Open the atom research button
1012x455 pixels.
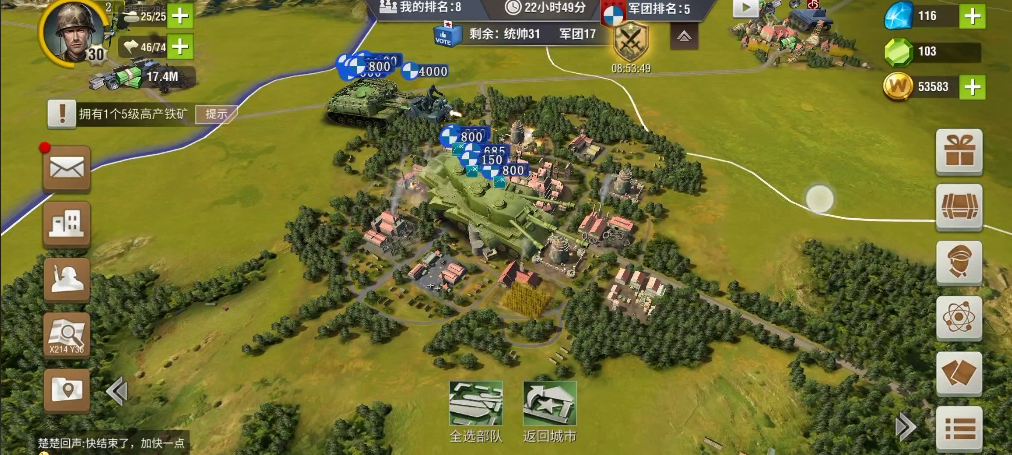(958, 319)
